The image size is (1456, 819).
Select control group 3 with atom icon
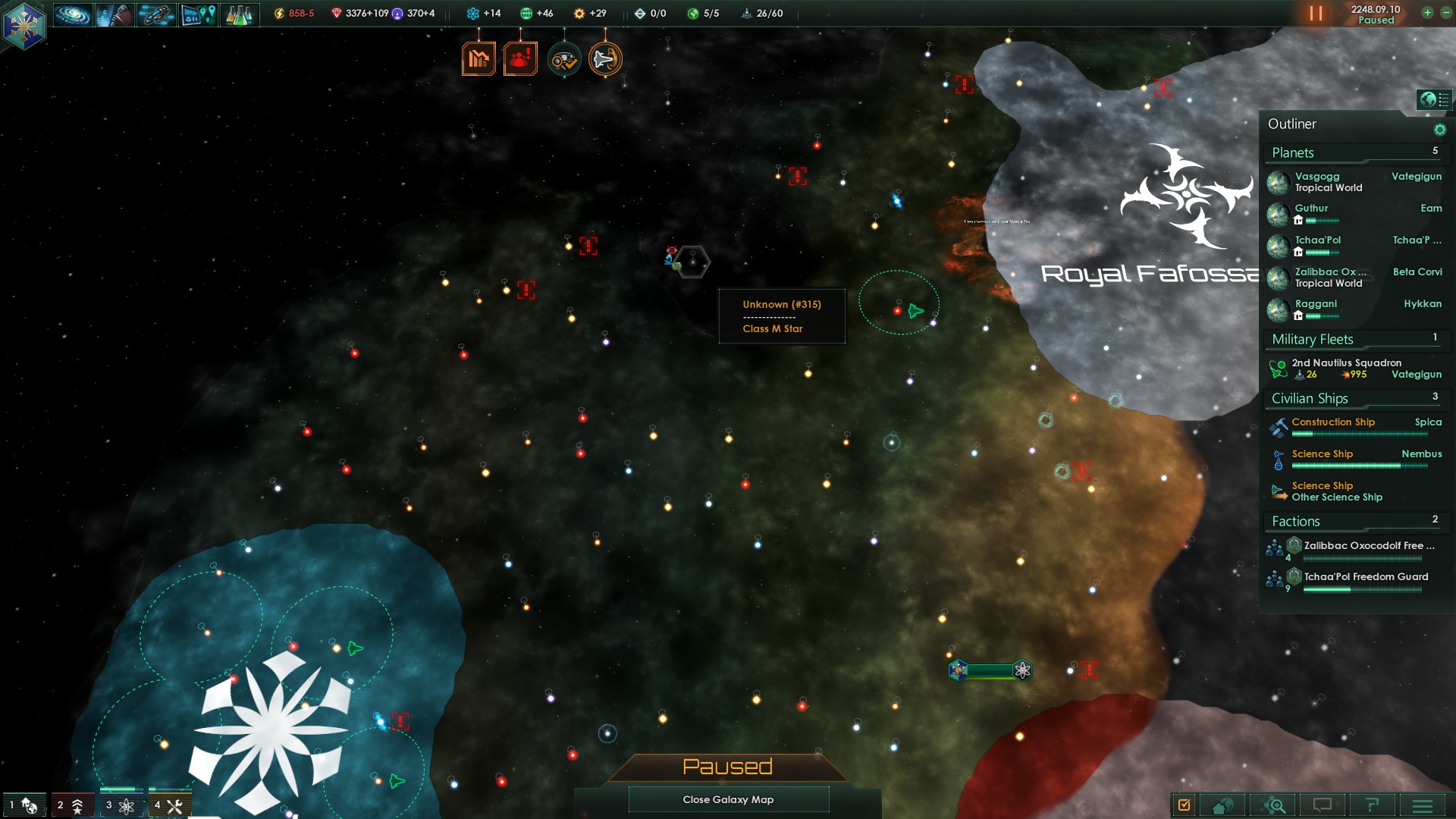120,805
